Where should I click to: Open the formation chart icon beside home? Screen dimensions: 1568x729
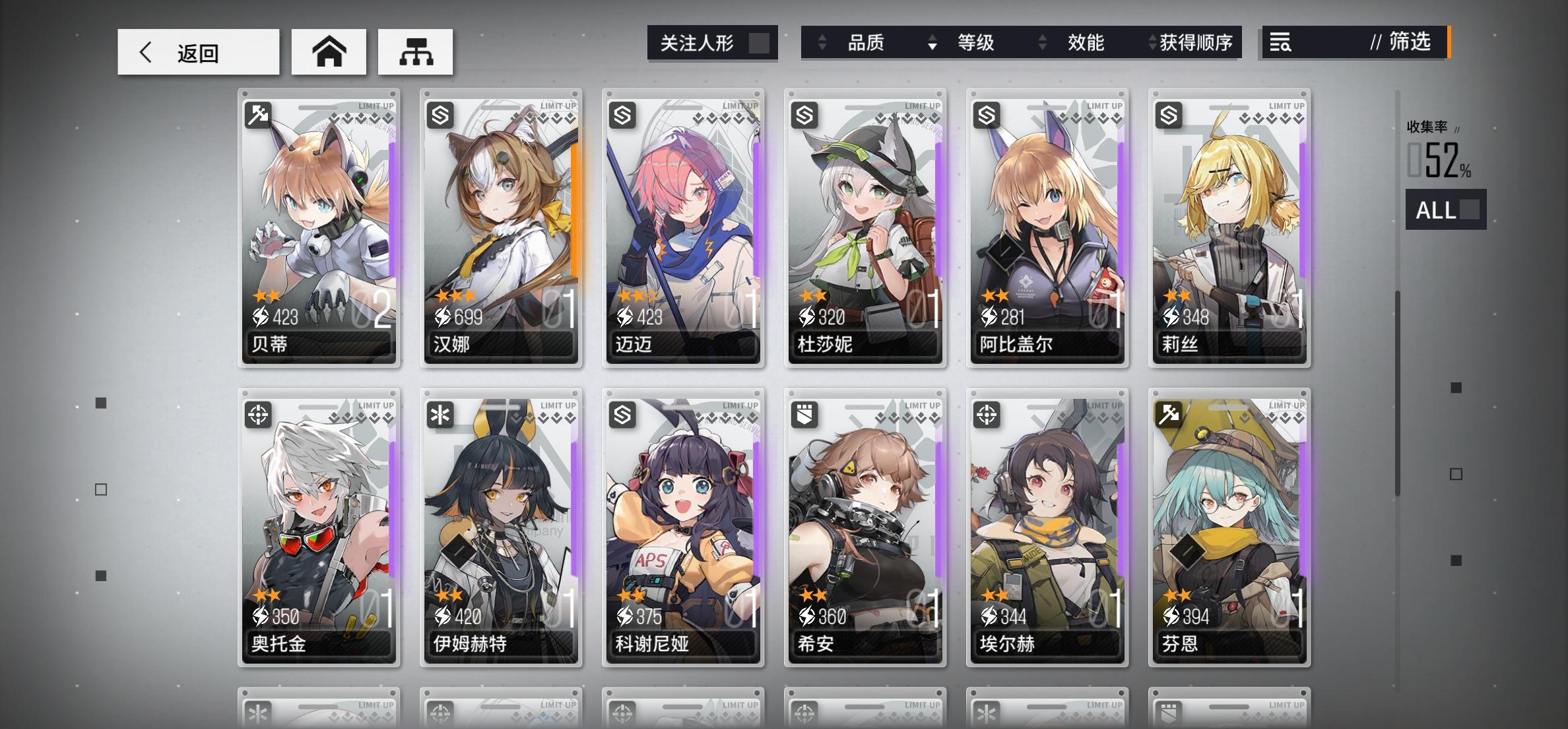tap(415, 52)
